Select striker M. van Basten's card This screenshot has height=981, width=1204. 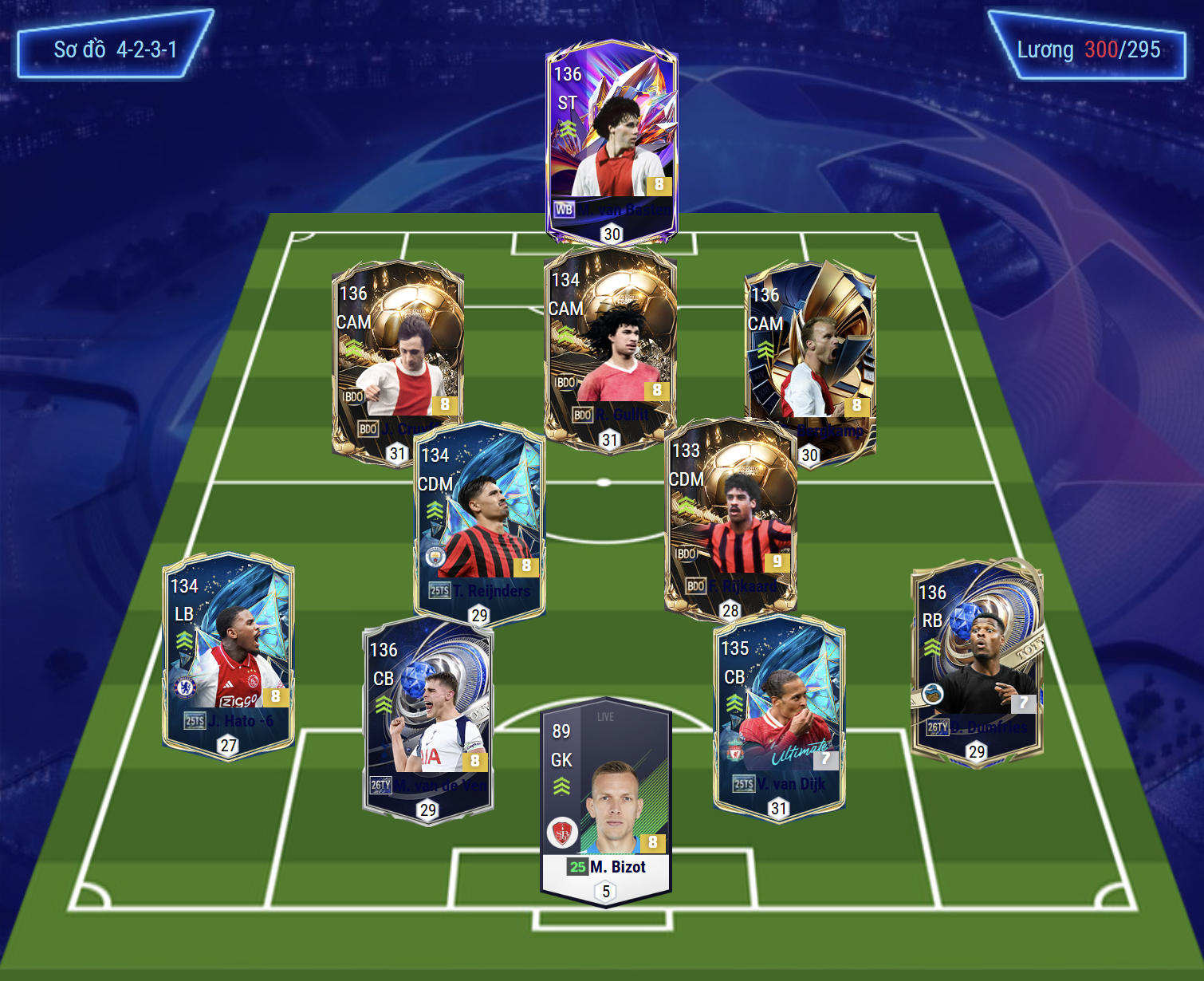pos(612,140)
